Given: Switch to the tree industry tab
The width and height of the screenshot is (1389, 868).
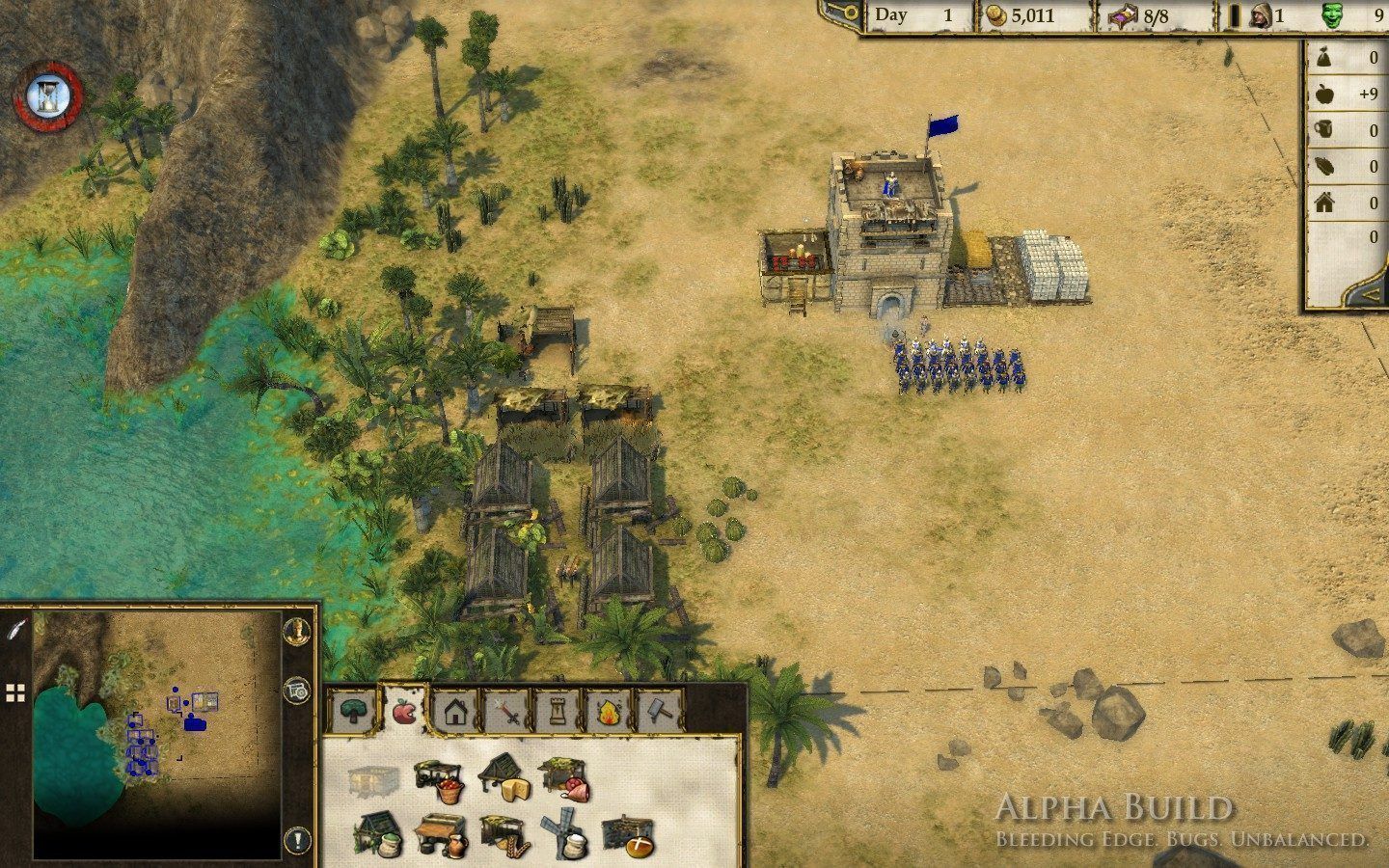Looking at the screenshot, I should pos(353,713).
